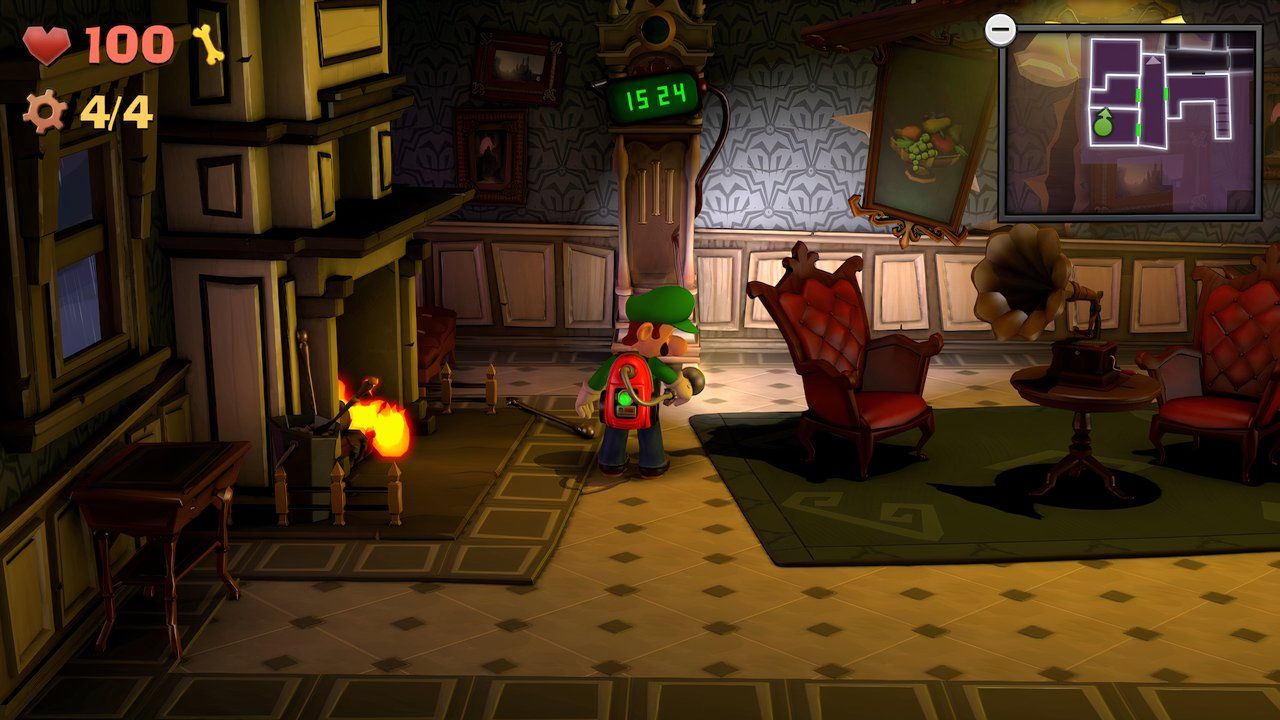
Task: Collapse the minimap with the minus button
Action: click(x=1002, y=30)
